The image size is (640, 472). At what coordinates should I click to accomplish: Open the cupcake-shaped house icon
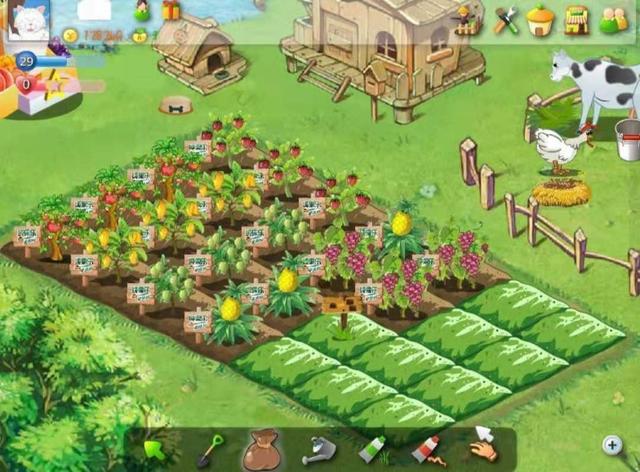click(540, 19)
